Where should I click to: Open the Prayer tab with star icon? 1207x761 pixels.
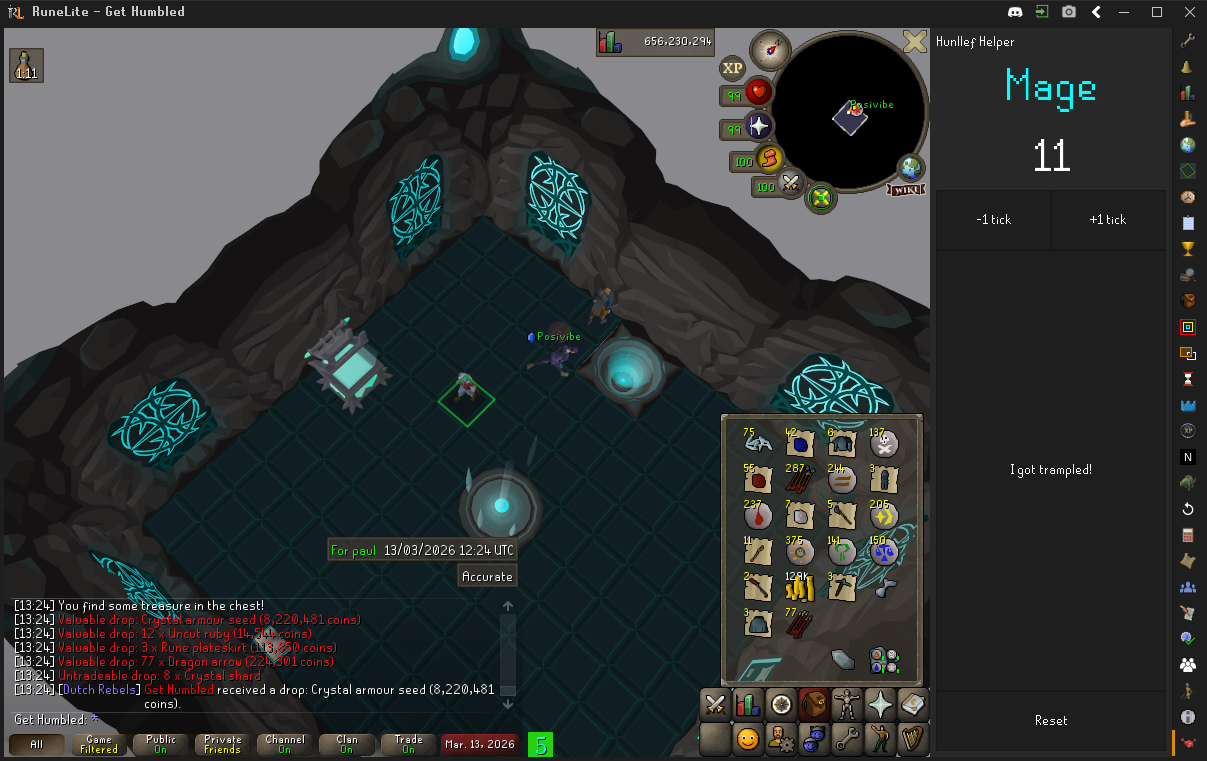879,704
